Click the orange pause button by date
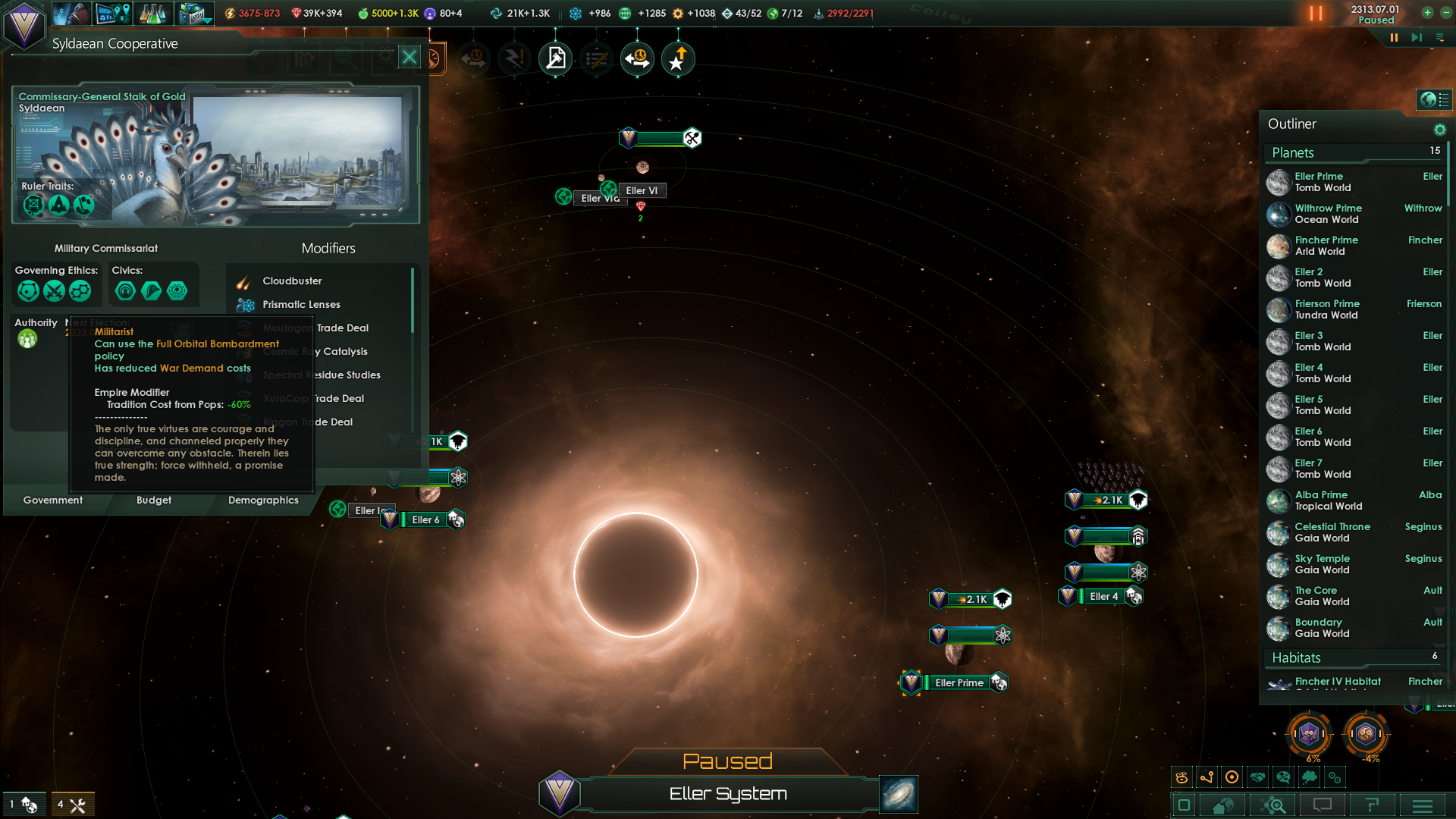This screenshot has height=819, width=1456. (x=1316, y=14)
